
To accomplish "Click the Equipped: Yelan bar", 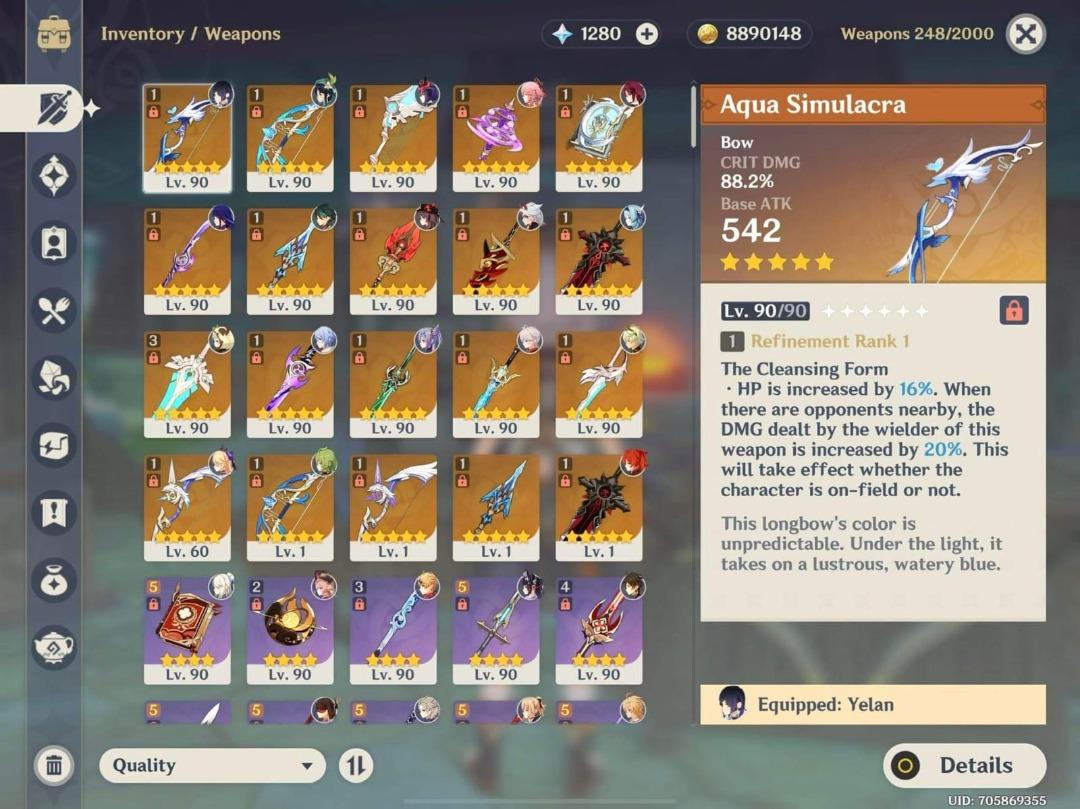I will point(873,704).
